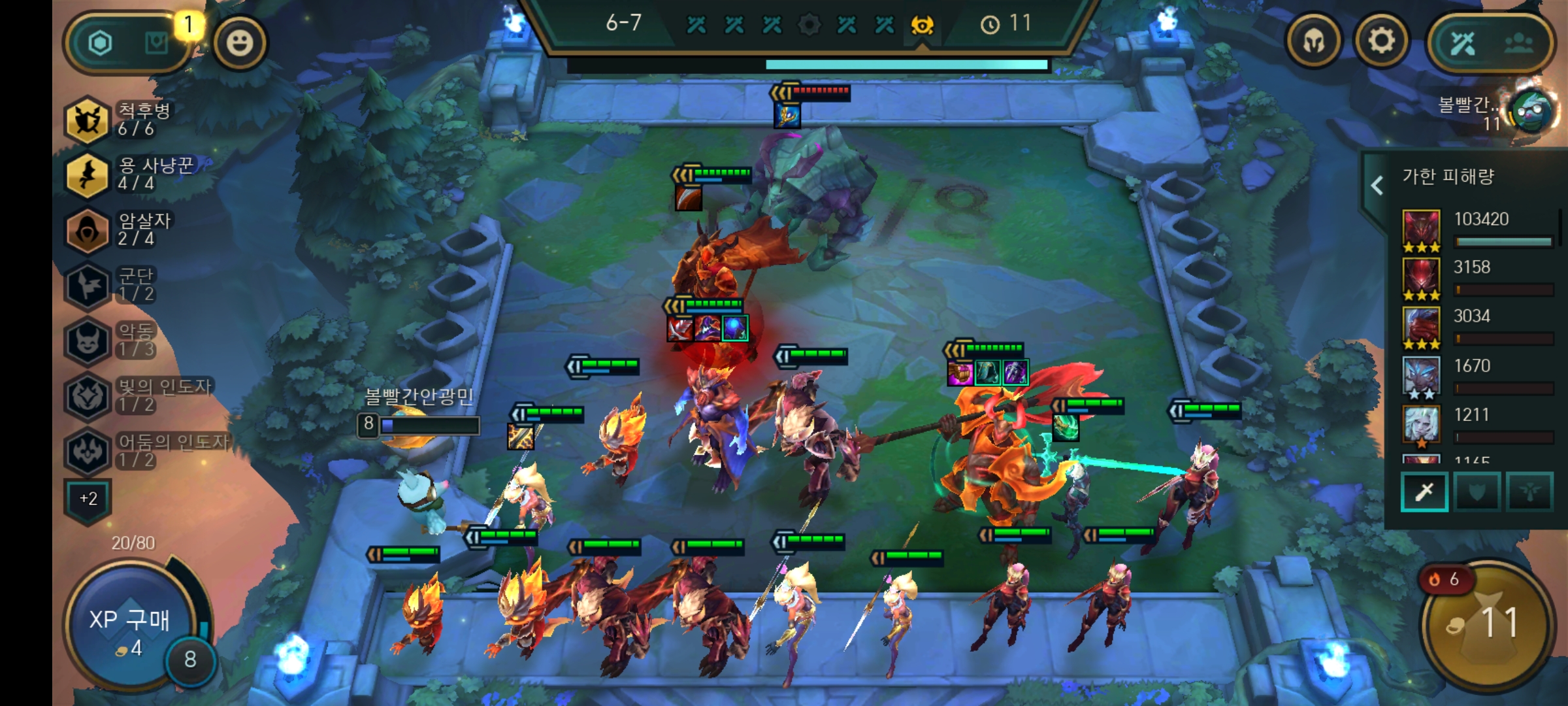Show the damage taken shield tab
Viewport: 1568px width, 706px height.
[x=1477, y=492]
